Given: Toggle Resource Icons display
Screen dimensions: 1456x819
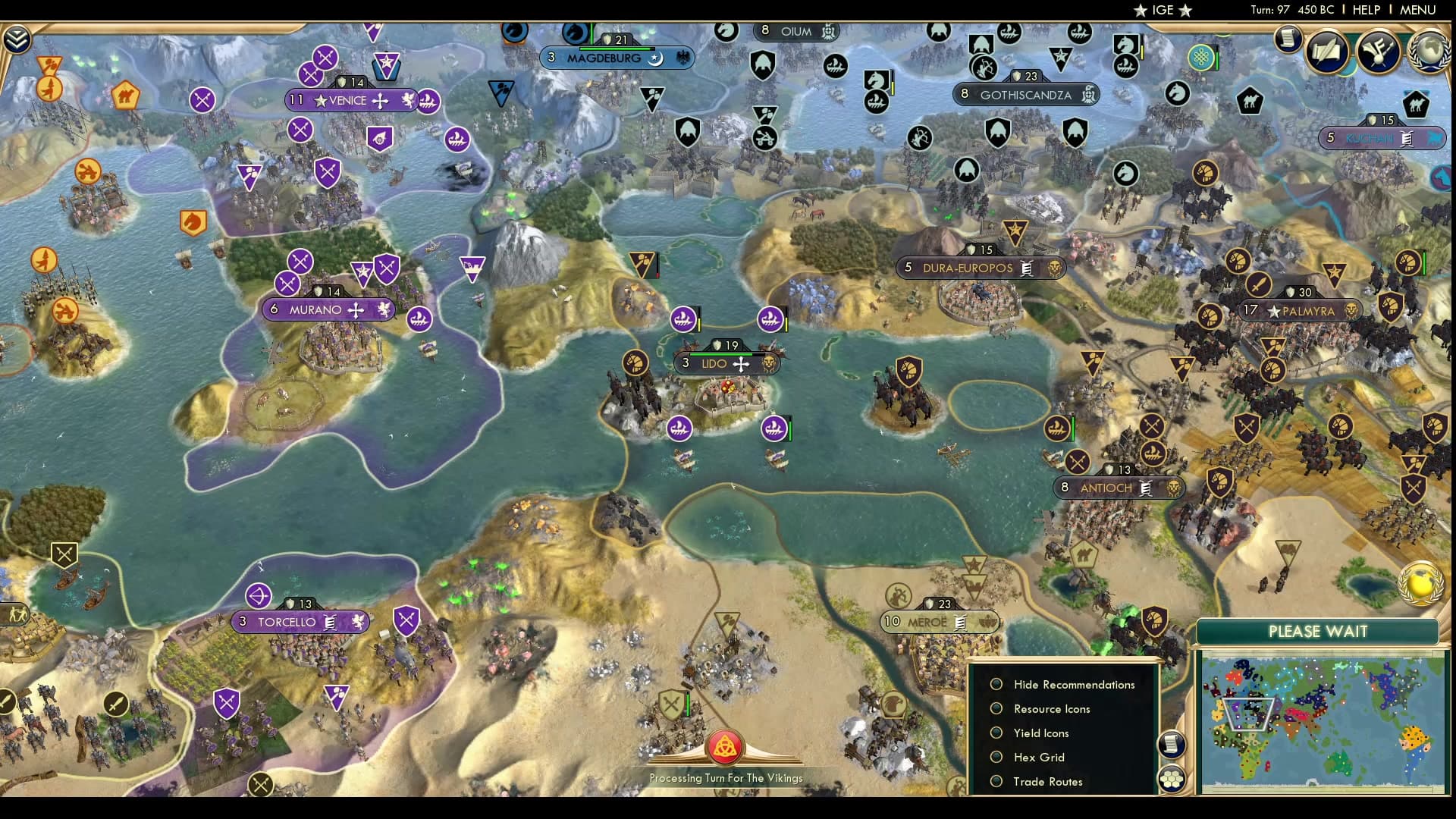Looking at the screenshot, I should point(996,709).
